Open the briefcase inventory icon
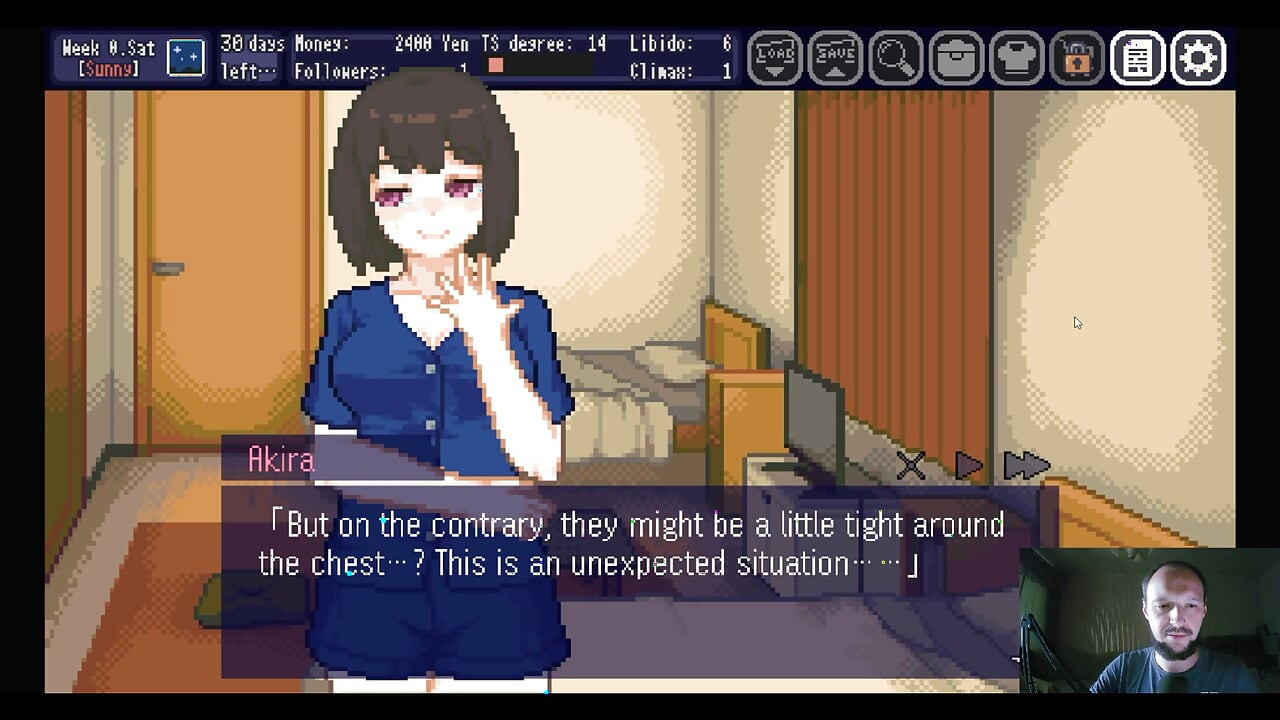Screen dimensions: 1280x720 tap(956, 58)
